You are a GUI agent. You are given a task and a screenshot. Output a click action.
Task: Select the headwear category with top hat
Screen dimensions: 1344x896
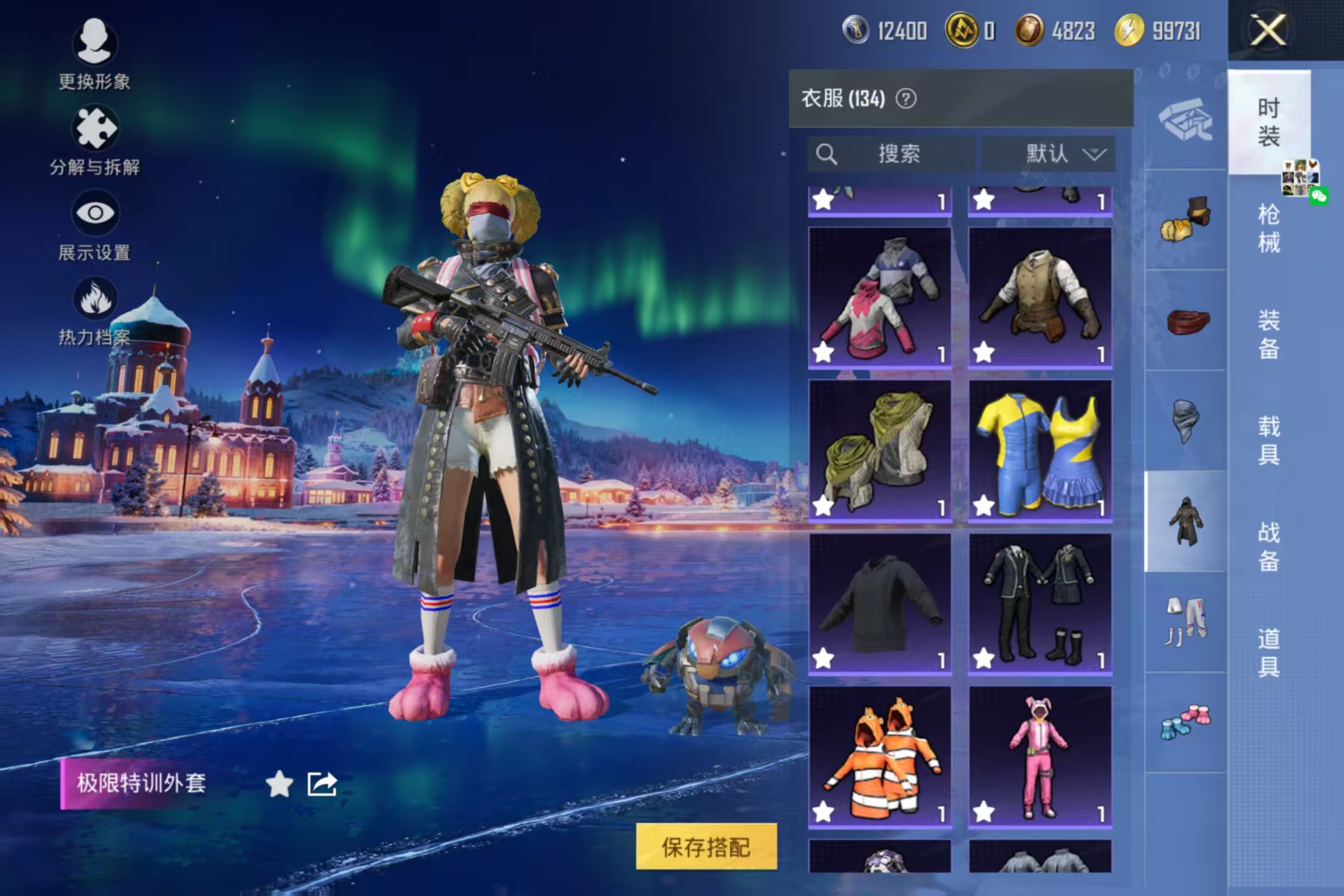(1186, 220)
